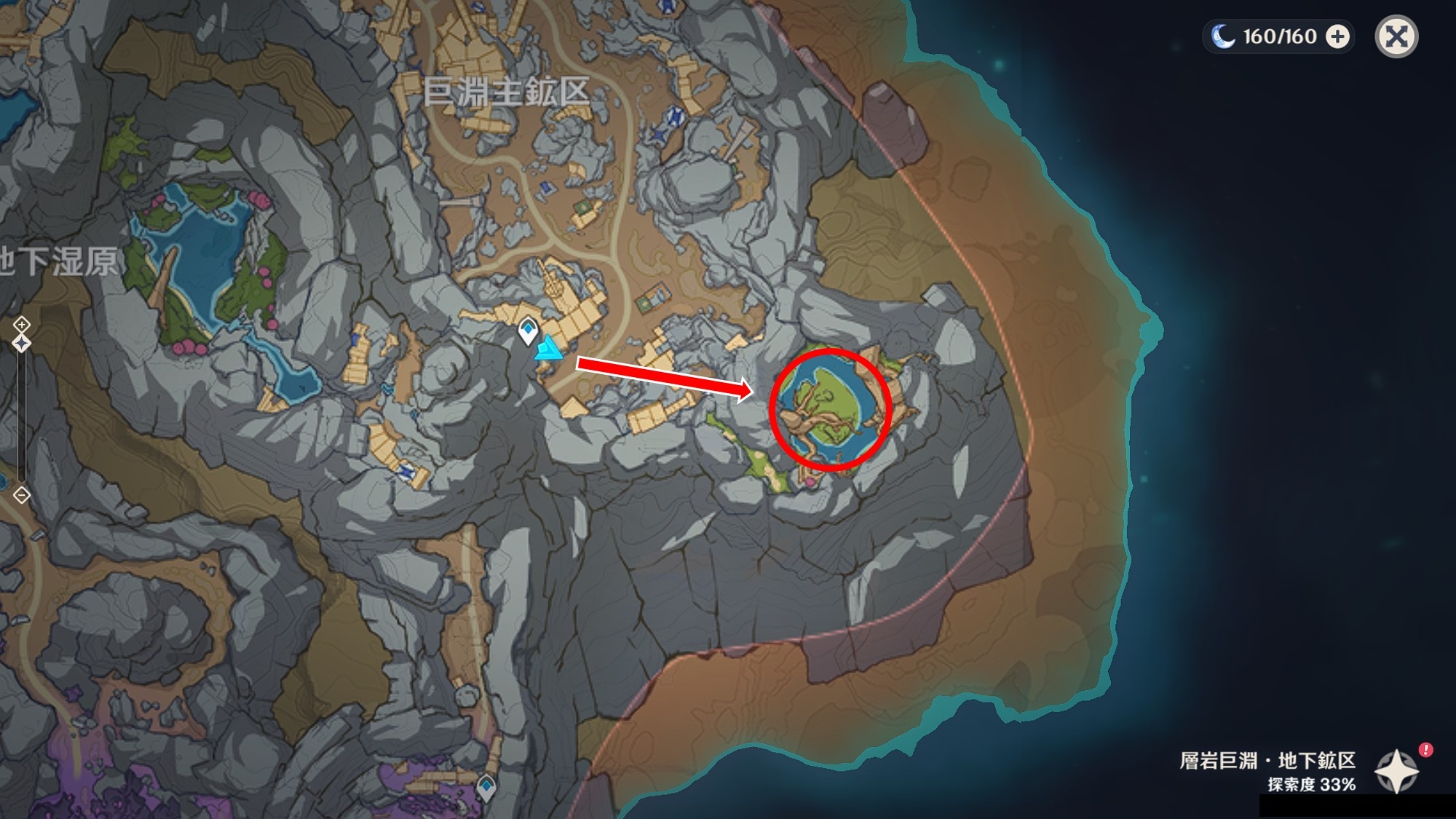Image resolution: width=1456 pixels, height=819 pixels.
Task: Close the map screen
Action: 1396,36
